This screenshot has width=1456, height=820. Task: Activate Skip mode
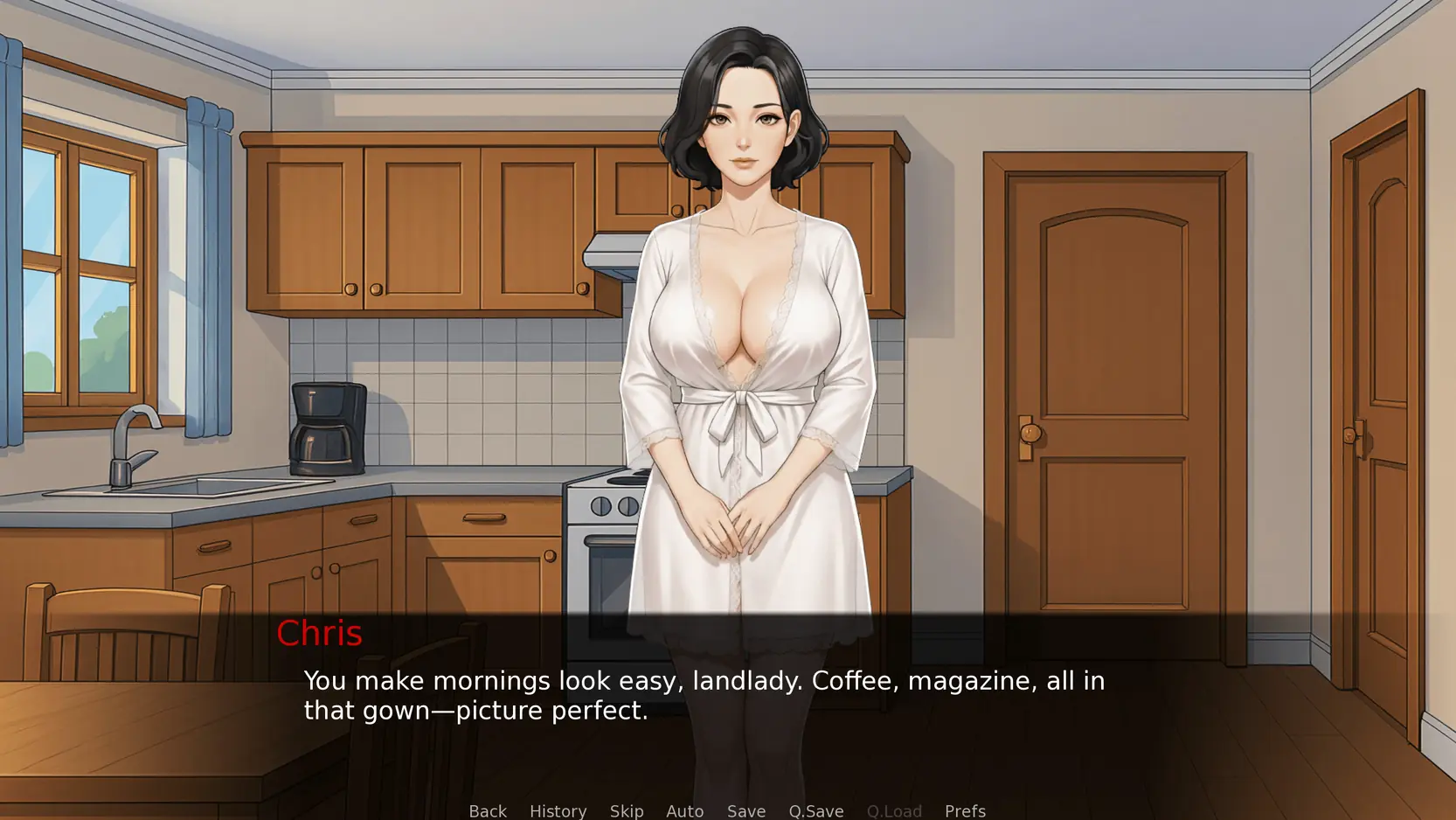627,810
